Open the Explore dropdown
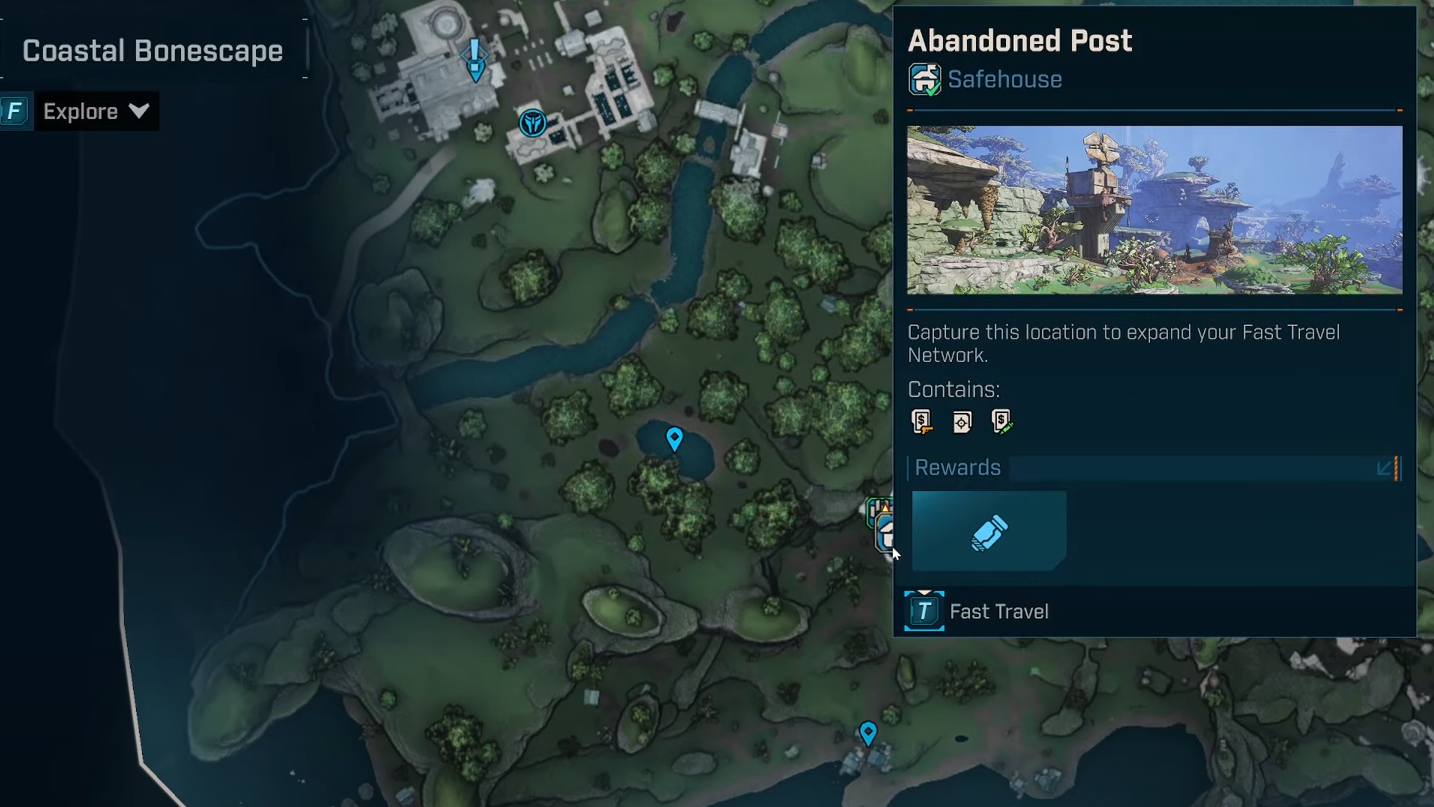 pyautogui.click(x=96, y=111)
